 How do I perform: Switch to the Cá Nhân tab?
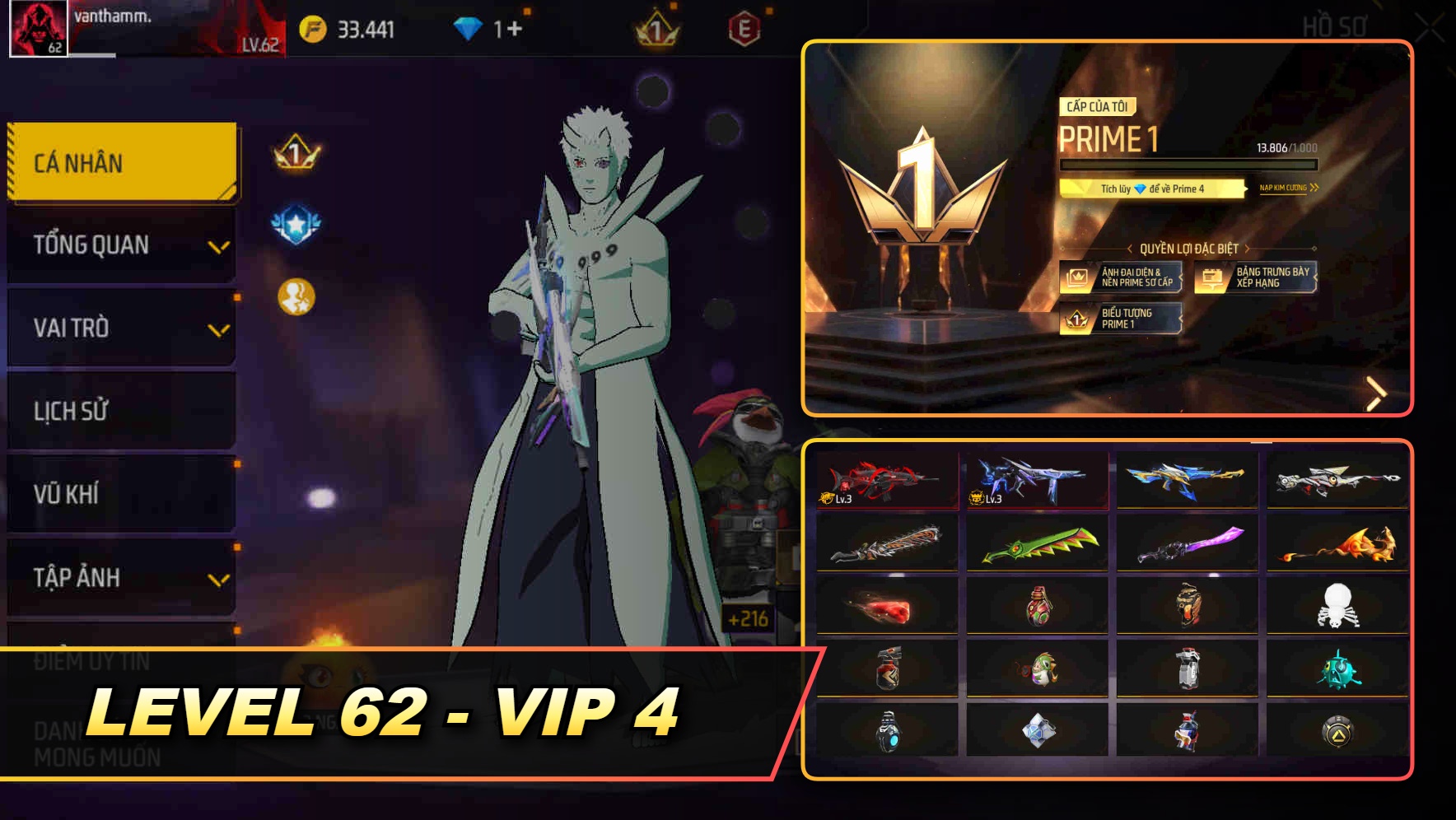[x=120, y=163]
